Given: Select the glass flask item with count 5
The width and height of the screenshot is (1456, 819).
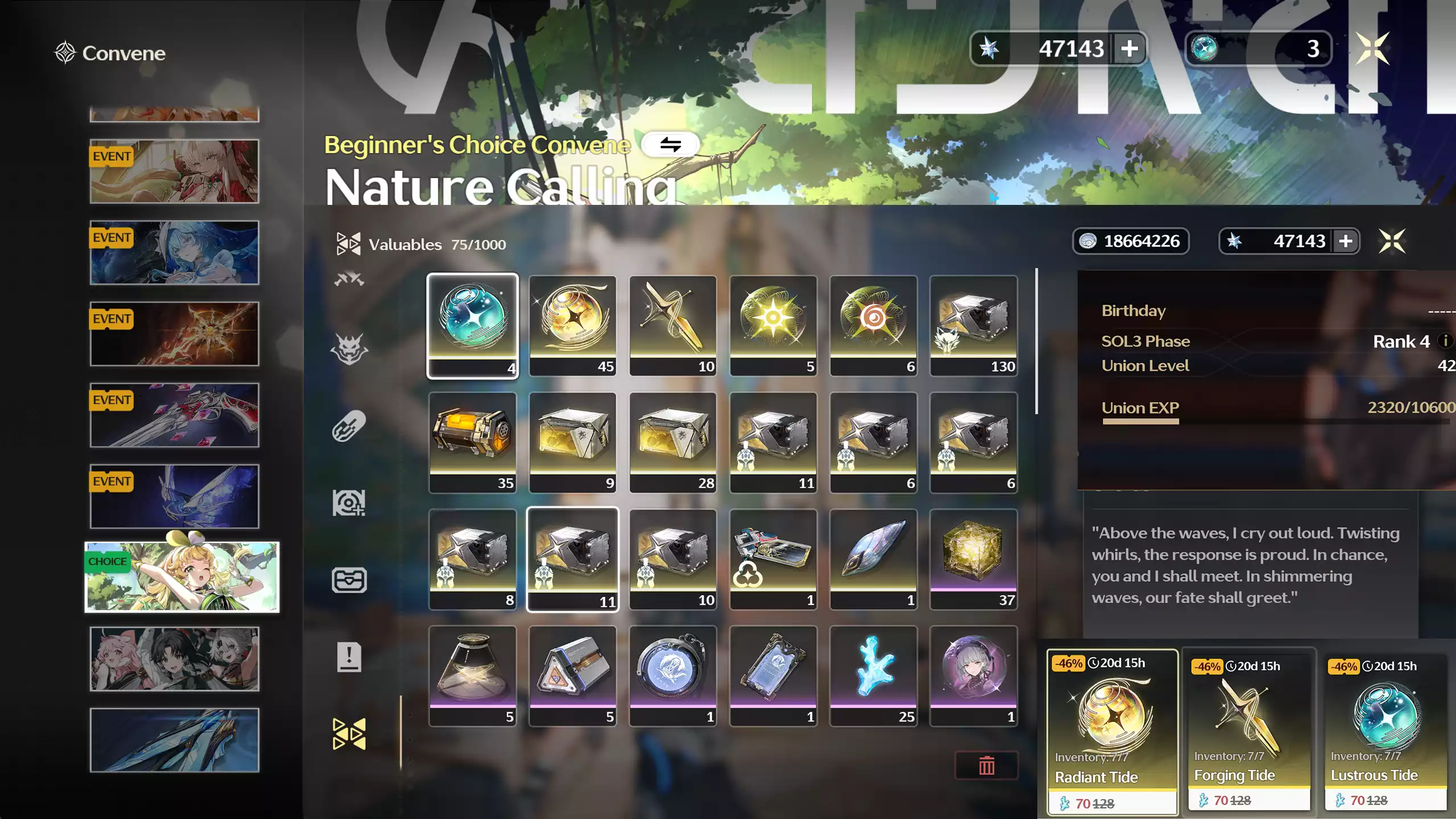Looking at the screenshot, I should click(472, 676).
